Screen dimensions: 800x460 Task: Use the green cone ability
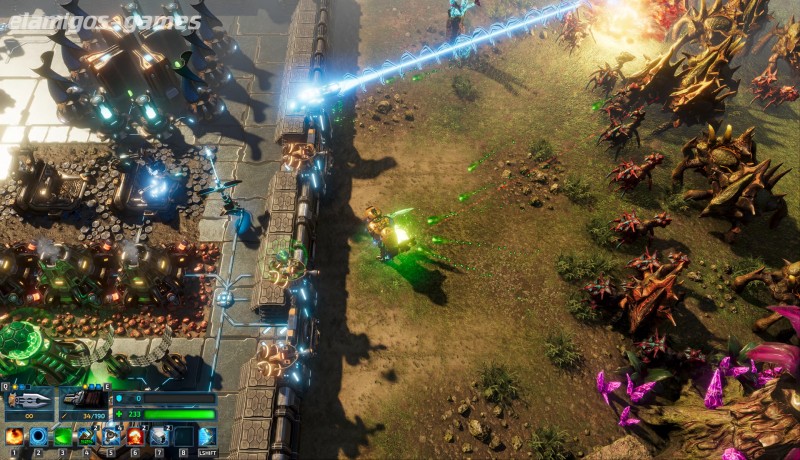click(63, 436)
